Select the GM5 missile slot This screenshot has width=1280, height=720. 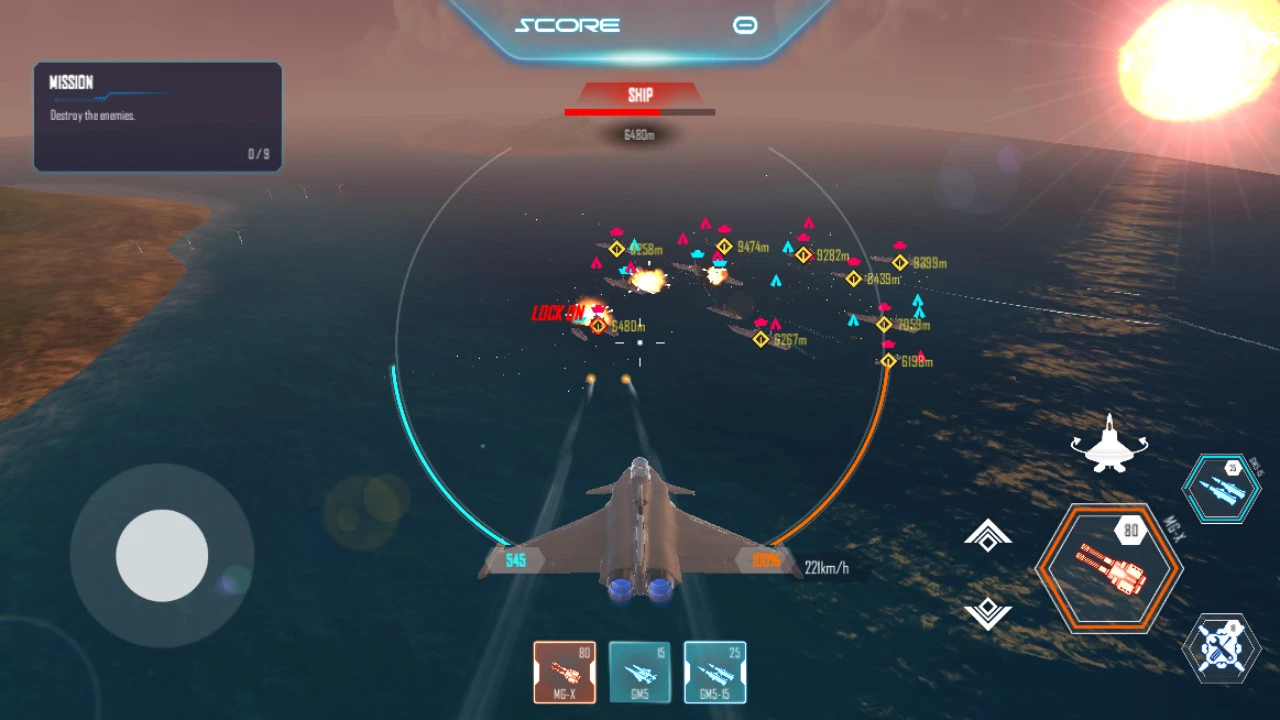[x=640, y=672]
